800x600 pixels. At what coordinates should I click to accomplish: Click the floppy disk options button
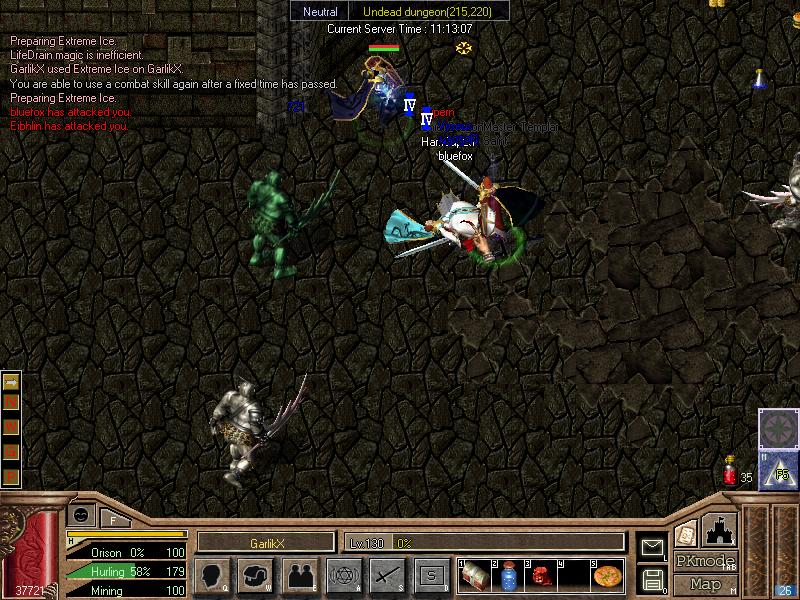click(652, 579)
